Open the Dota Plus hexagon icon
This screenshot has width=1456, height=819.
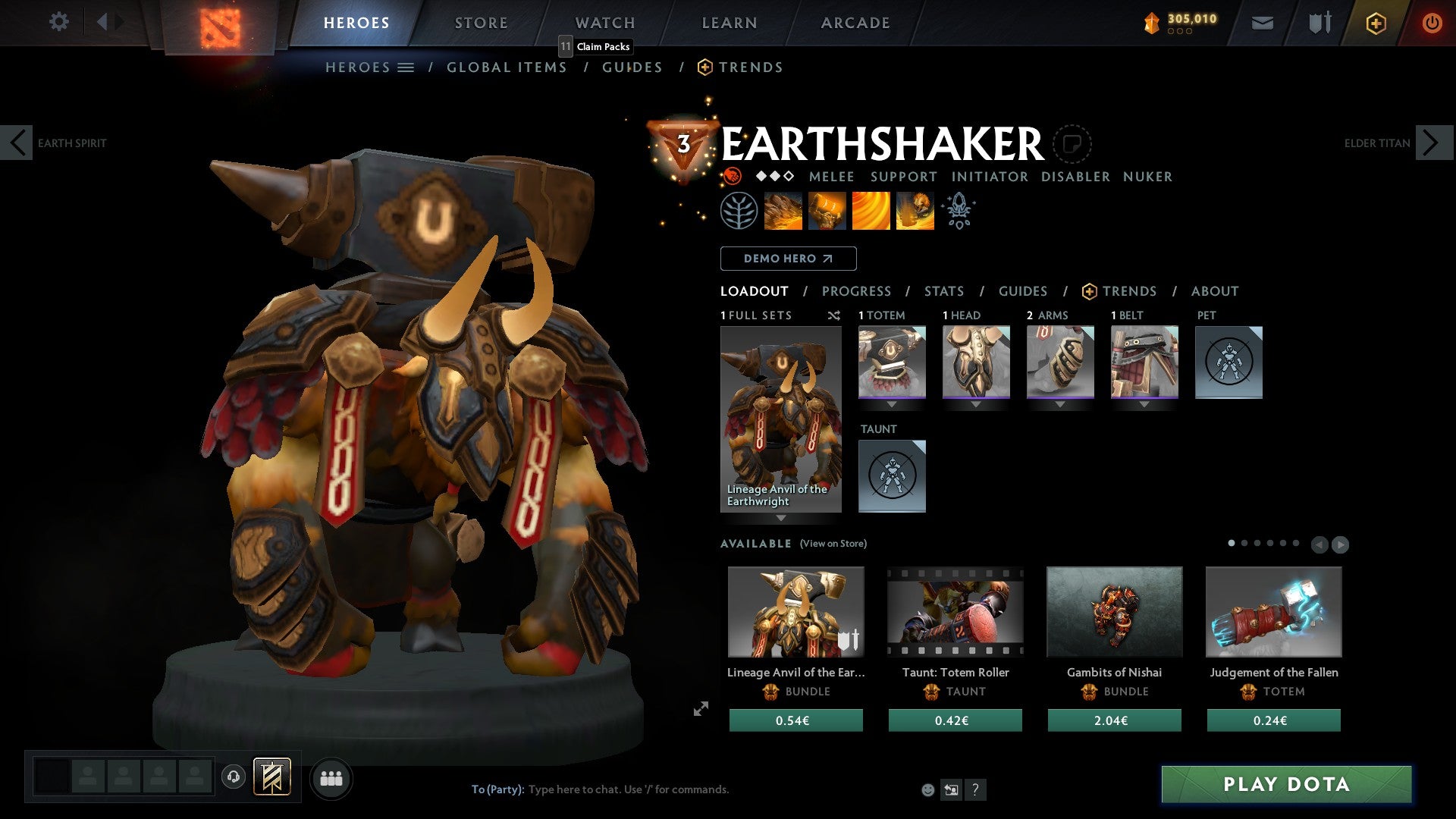(1374, 23)
